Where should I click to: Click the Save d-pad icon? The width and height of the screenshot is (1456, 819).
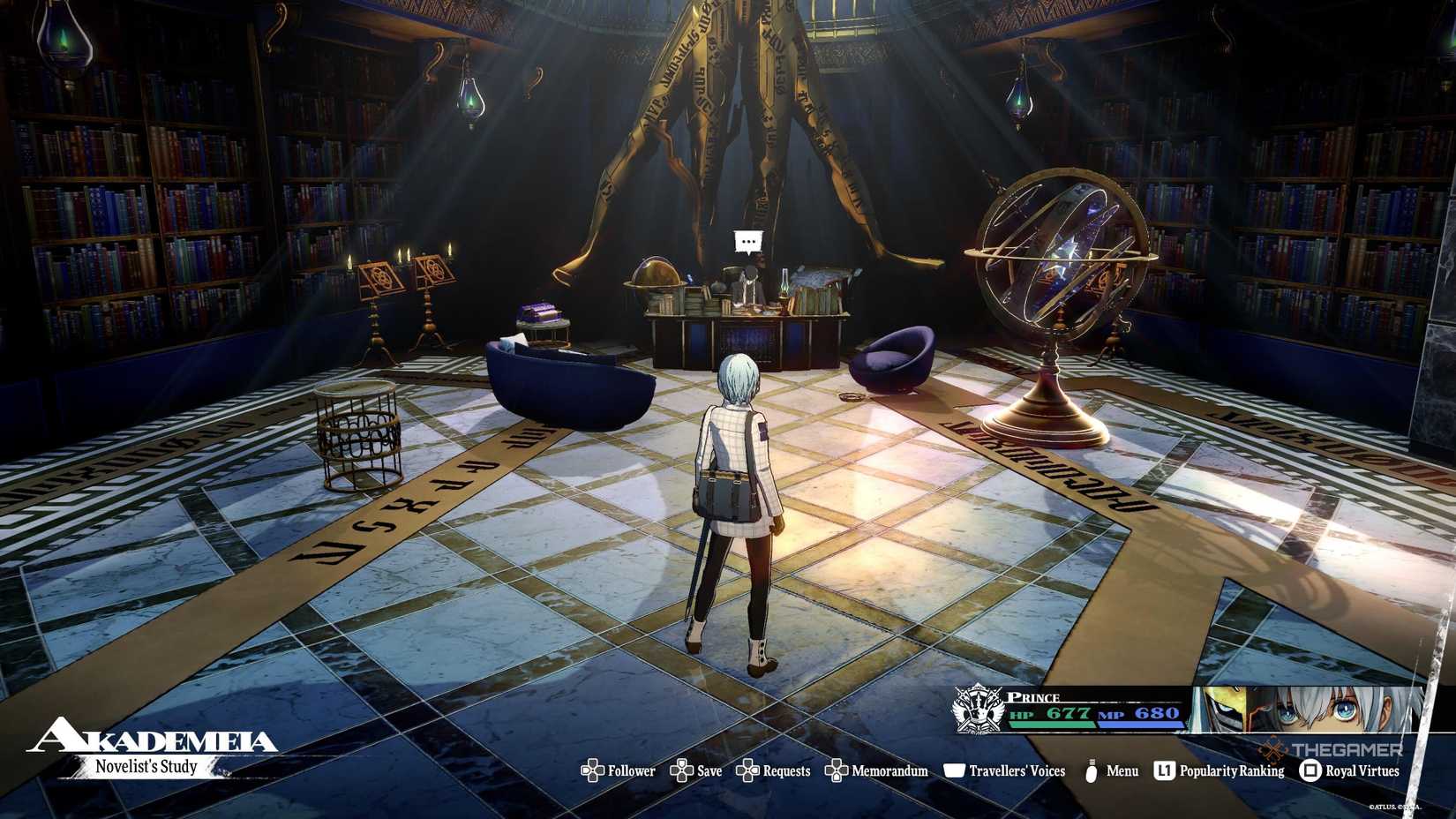tap(680, 770)
